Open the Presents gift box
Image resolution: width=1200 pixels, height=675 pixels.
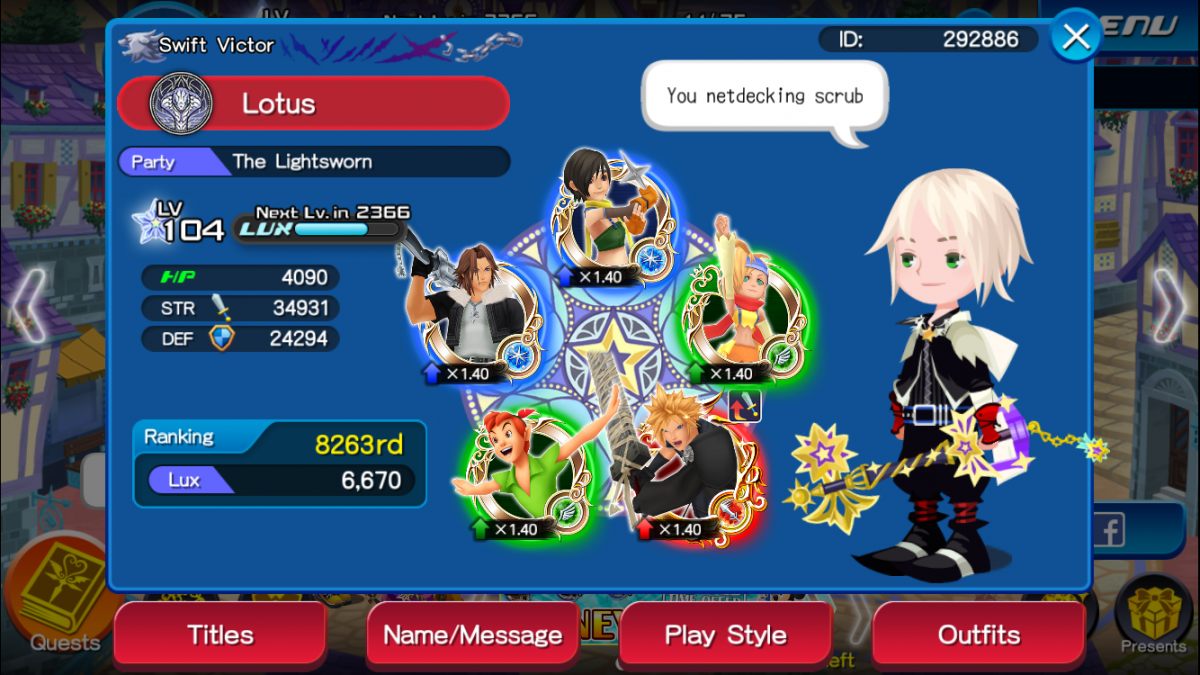click(1153, 615)
